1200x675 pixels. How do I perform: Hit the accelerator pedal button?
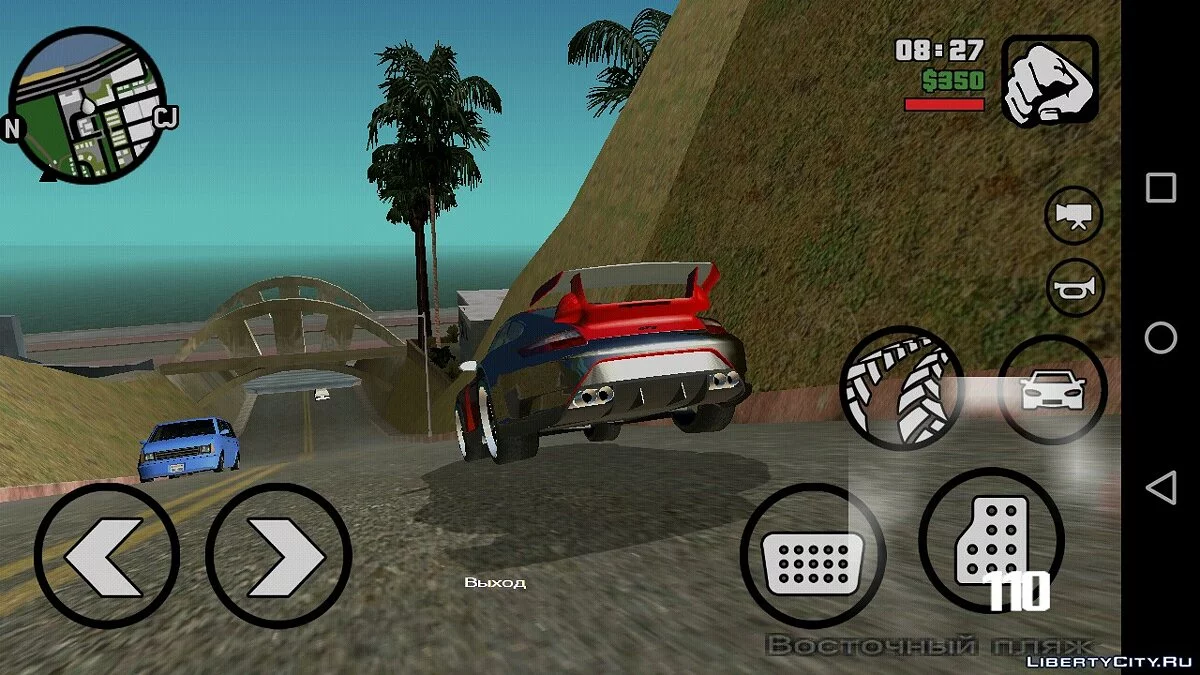click(x=990, y=540)
